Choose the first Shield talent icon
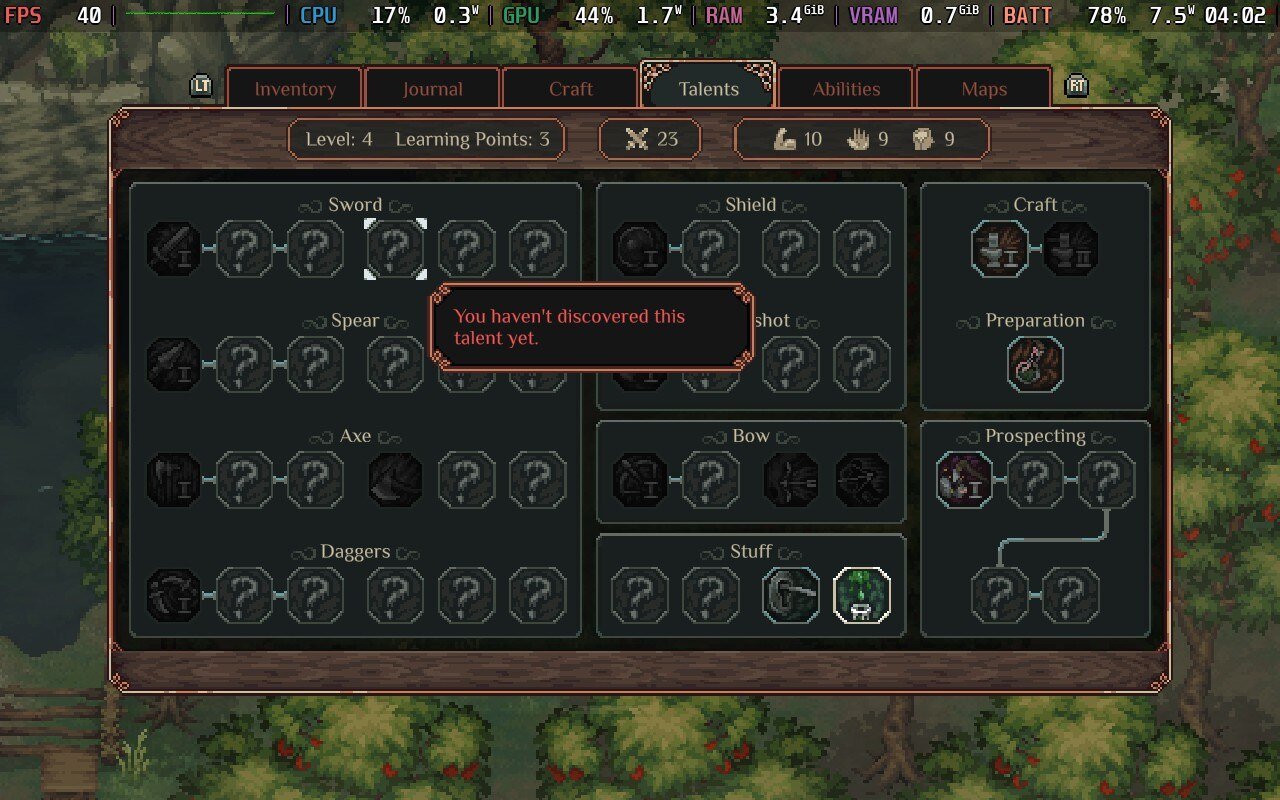Screen dimensions: 1280x800 pos(640,249)
